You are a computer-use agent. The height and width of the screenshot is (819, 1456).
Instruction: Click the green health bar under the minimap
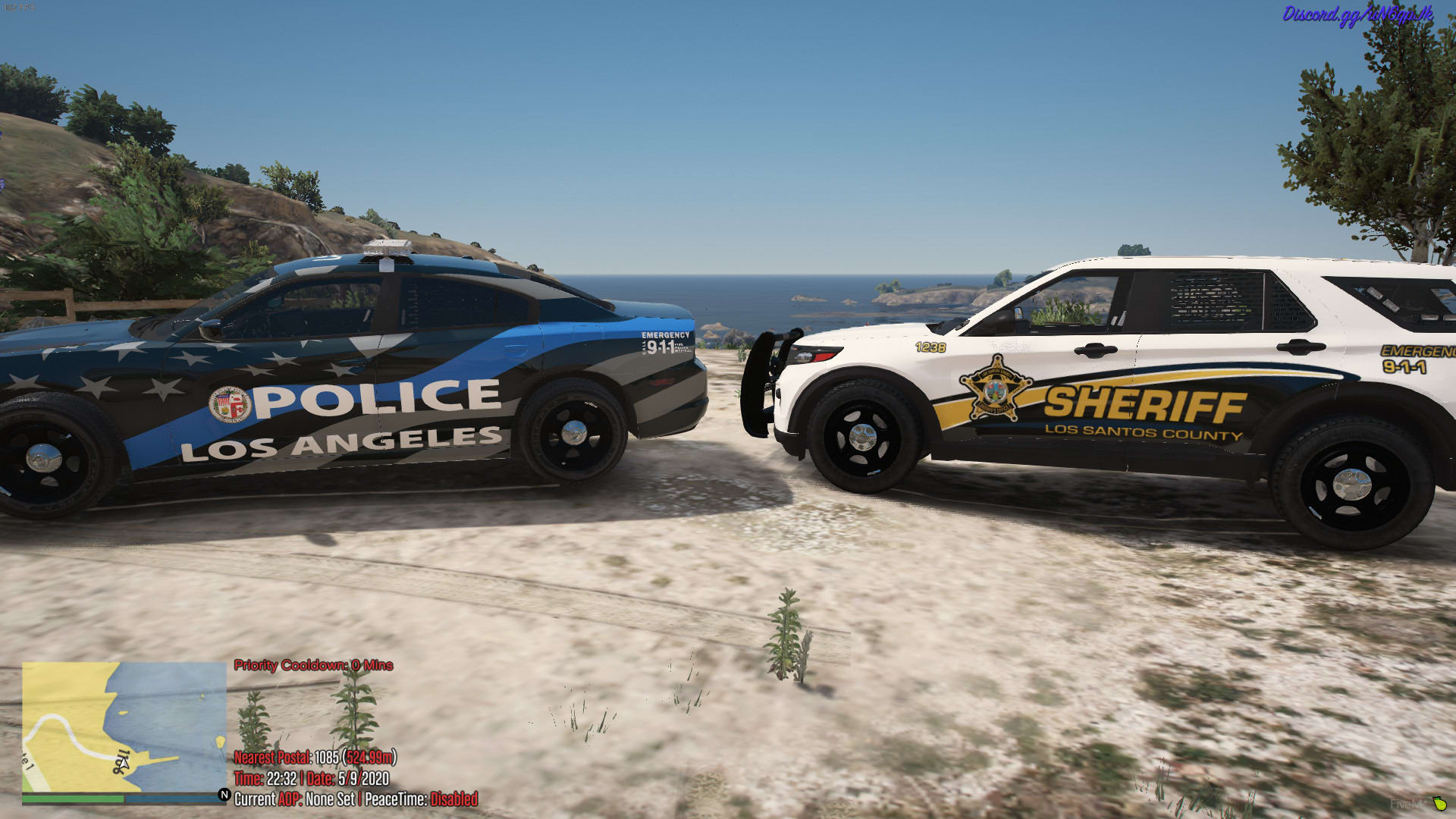[x=72, y=801]
